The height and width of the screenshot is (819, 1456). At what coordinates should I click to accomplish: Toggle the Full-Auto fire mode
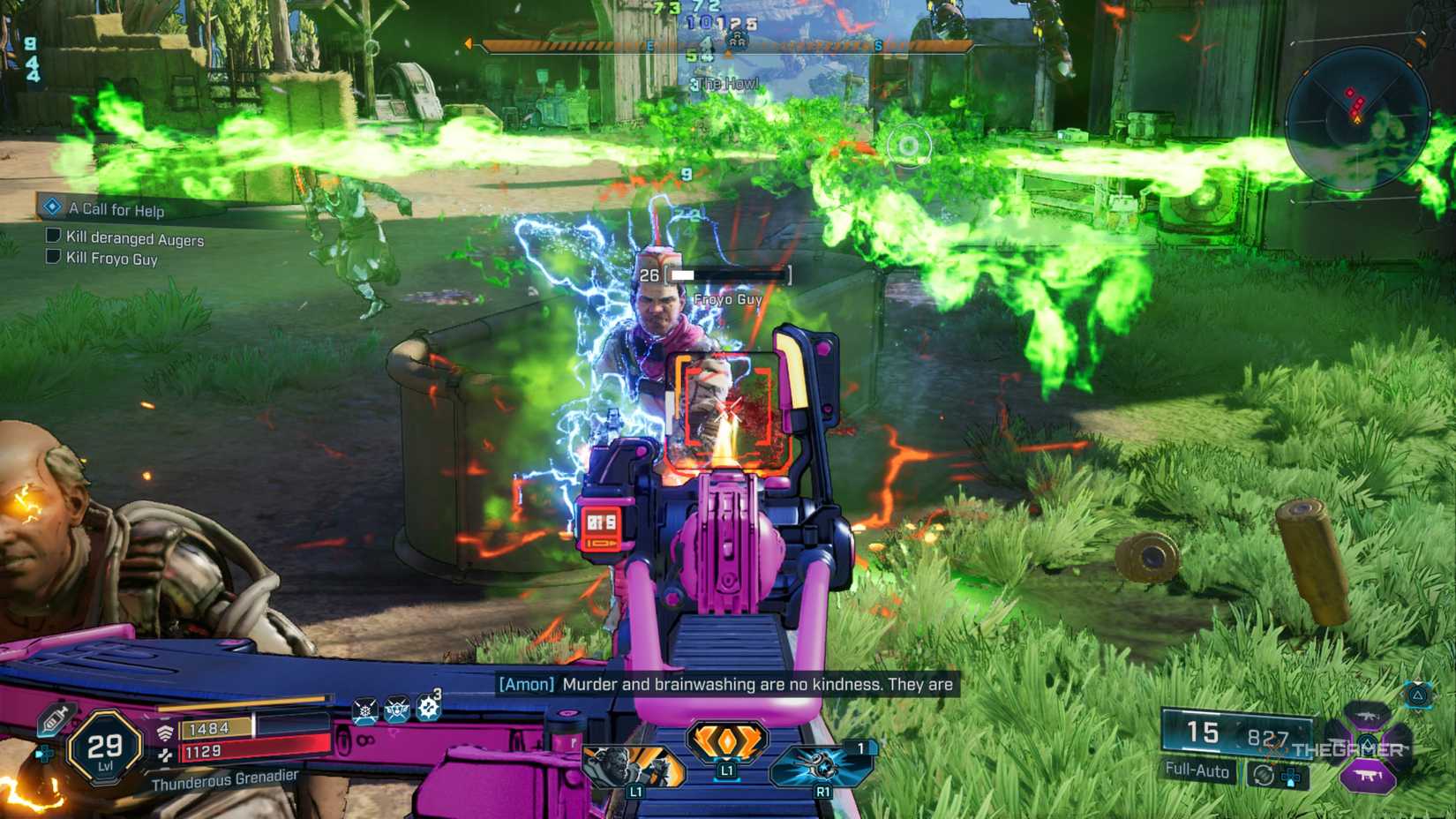point(1198,772)
